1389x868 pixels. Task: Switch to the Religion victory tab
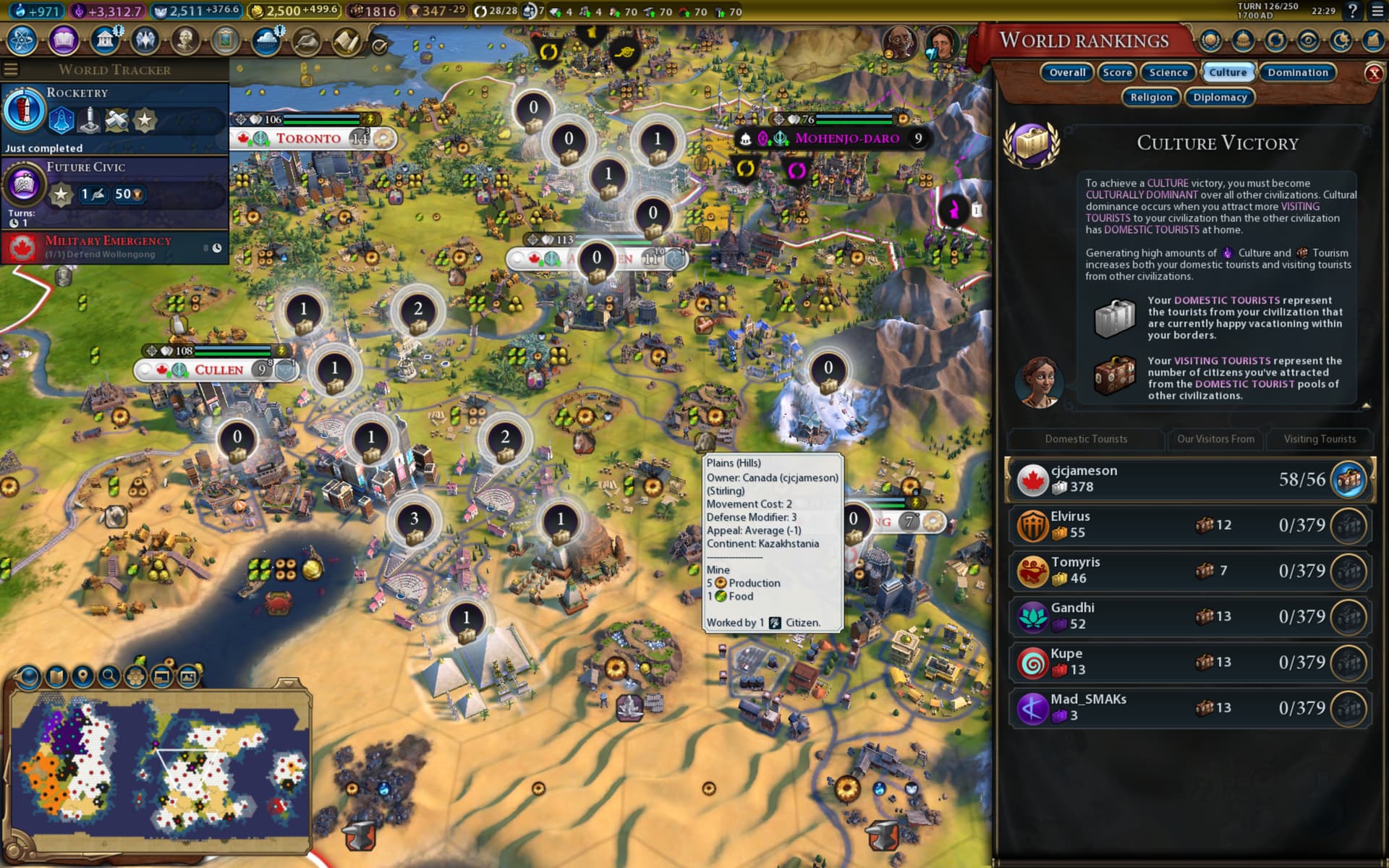[x=1151, y=97]
